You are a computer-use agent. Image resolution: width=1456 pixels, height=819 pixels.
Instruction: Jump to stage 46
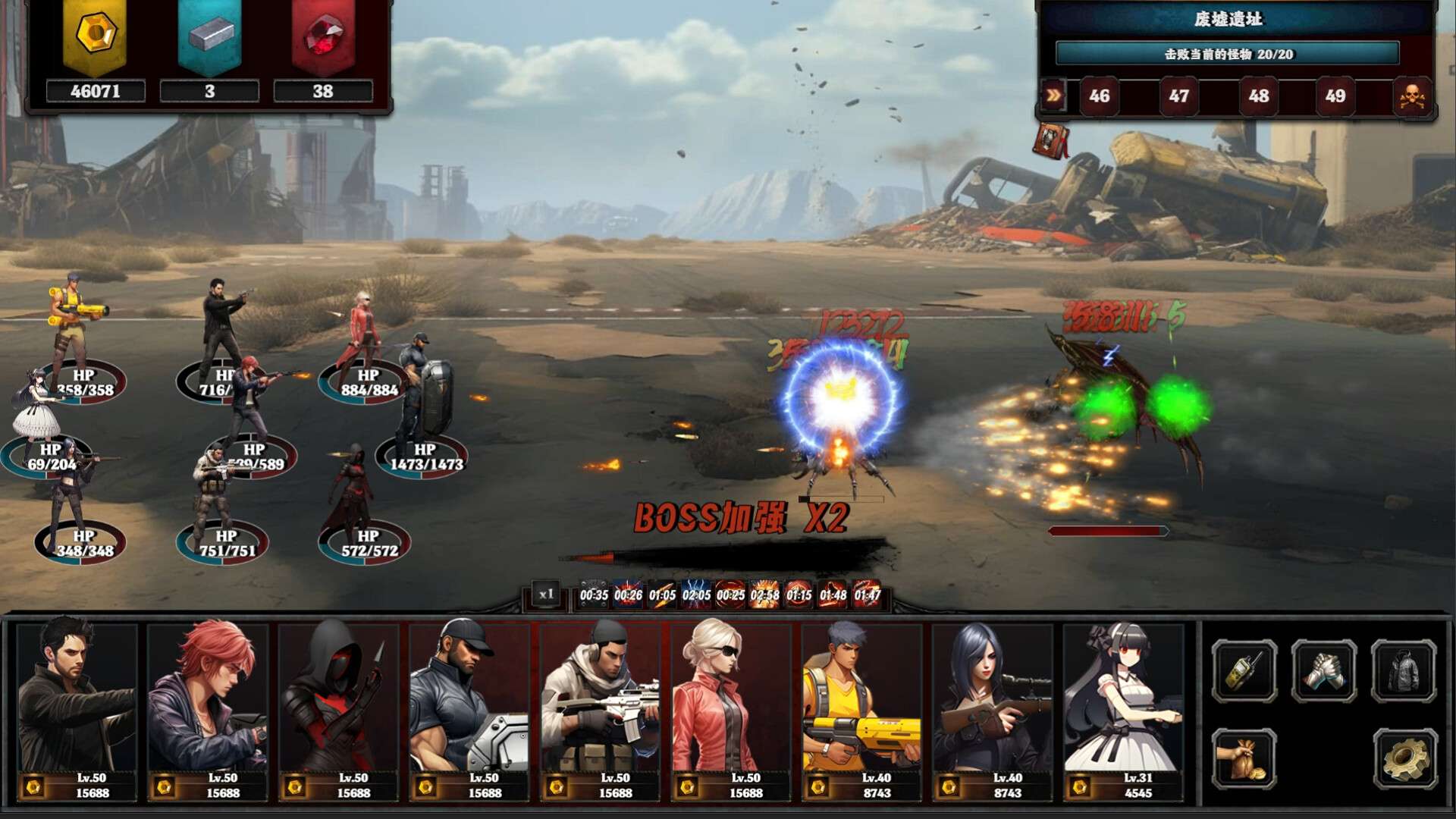(x=1099, y=96)
